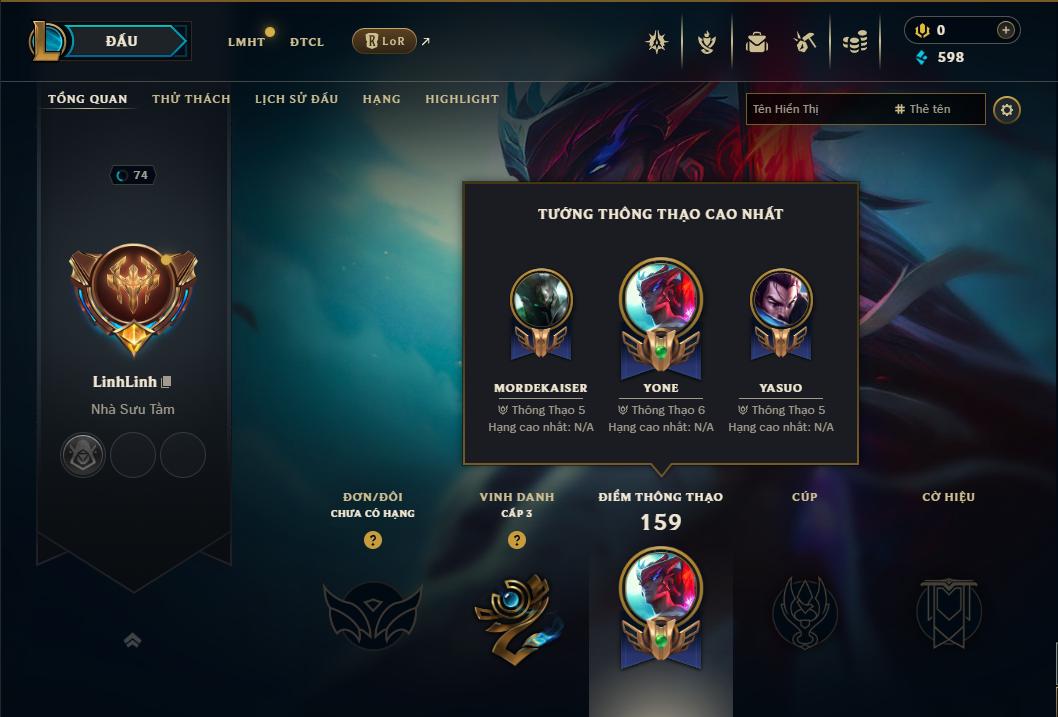This screenshot has height=717, width=1058.
Task: Click the TỔNG QUAN tab
Action: coord(88,99)
